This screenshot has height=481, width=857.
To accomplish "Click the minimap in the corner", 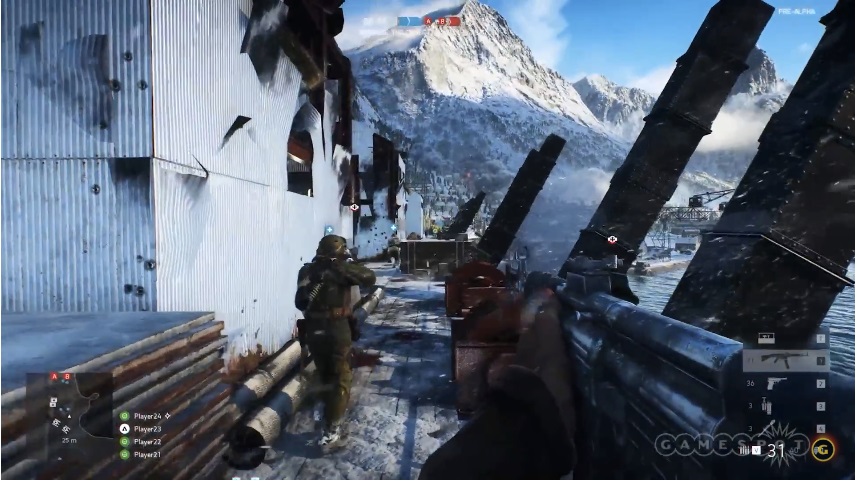I will pyautogui.click(x=69, y=408).
